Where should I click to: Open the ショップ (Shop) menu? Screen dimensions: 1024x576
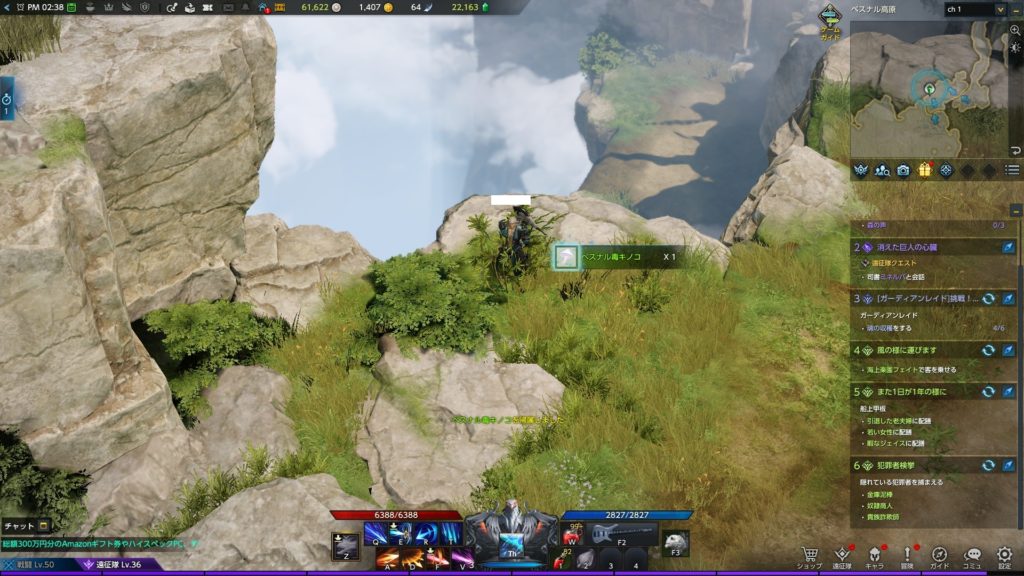pyautogui.click(x=809, y=556)
